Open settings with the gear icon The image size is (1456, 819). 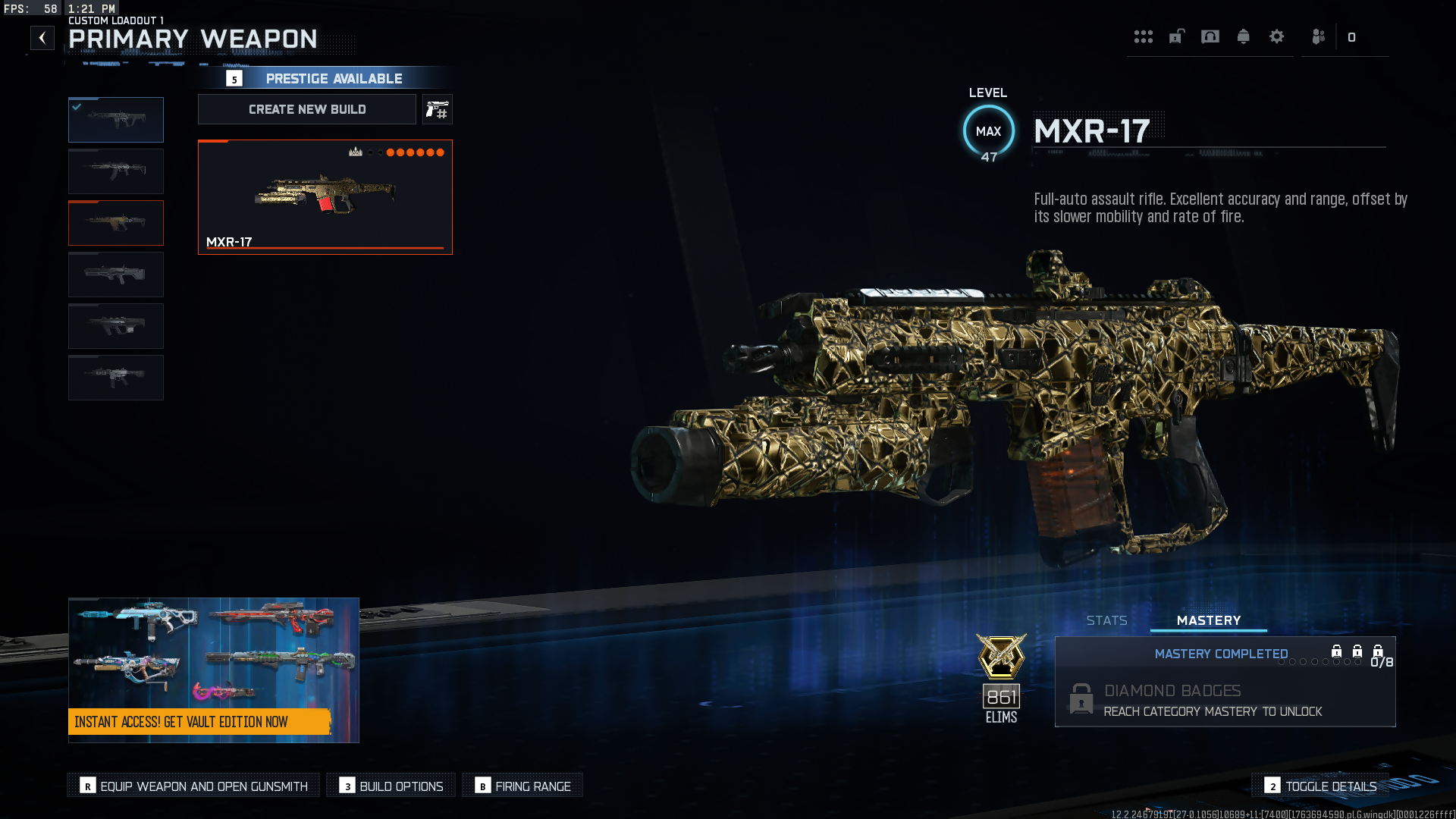tap(1277, 36)
